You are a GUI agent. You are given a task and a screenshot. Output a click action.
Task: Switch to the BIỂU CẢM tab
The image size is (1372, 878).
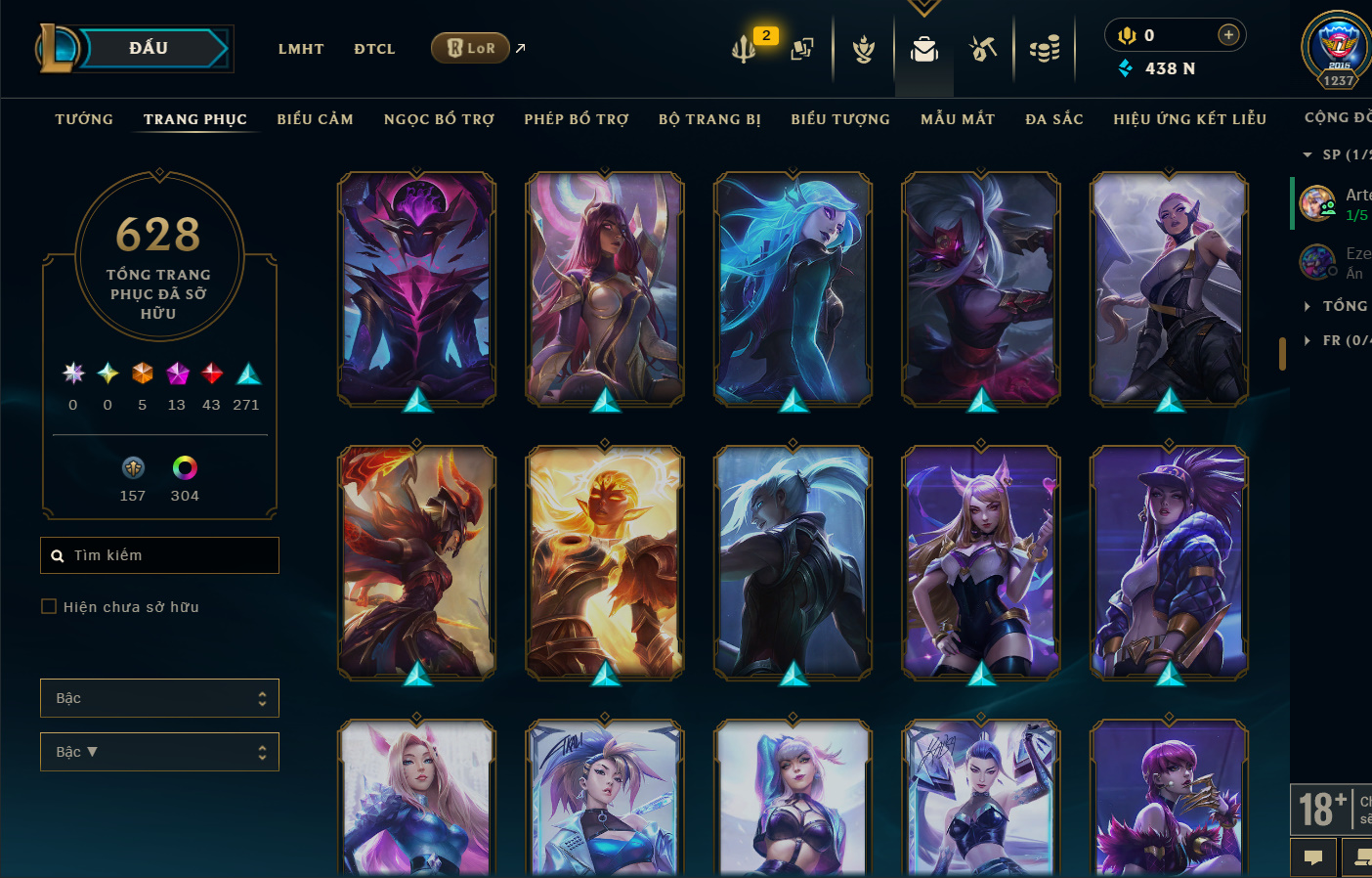(x=315, y=119)
